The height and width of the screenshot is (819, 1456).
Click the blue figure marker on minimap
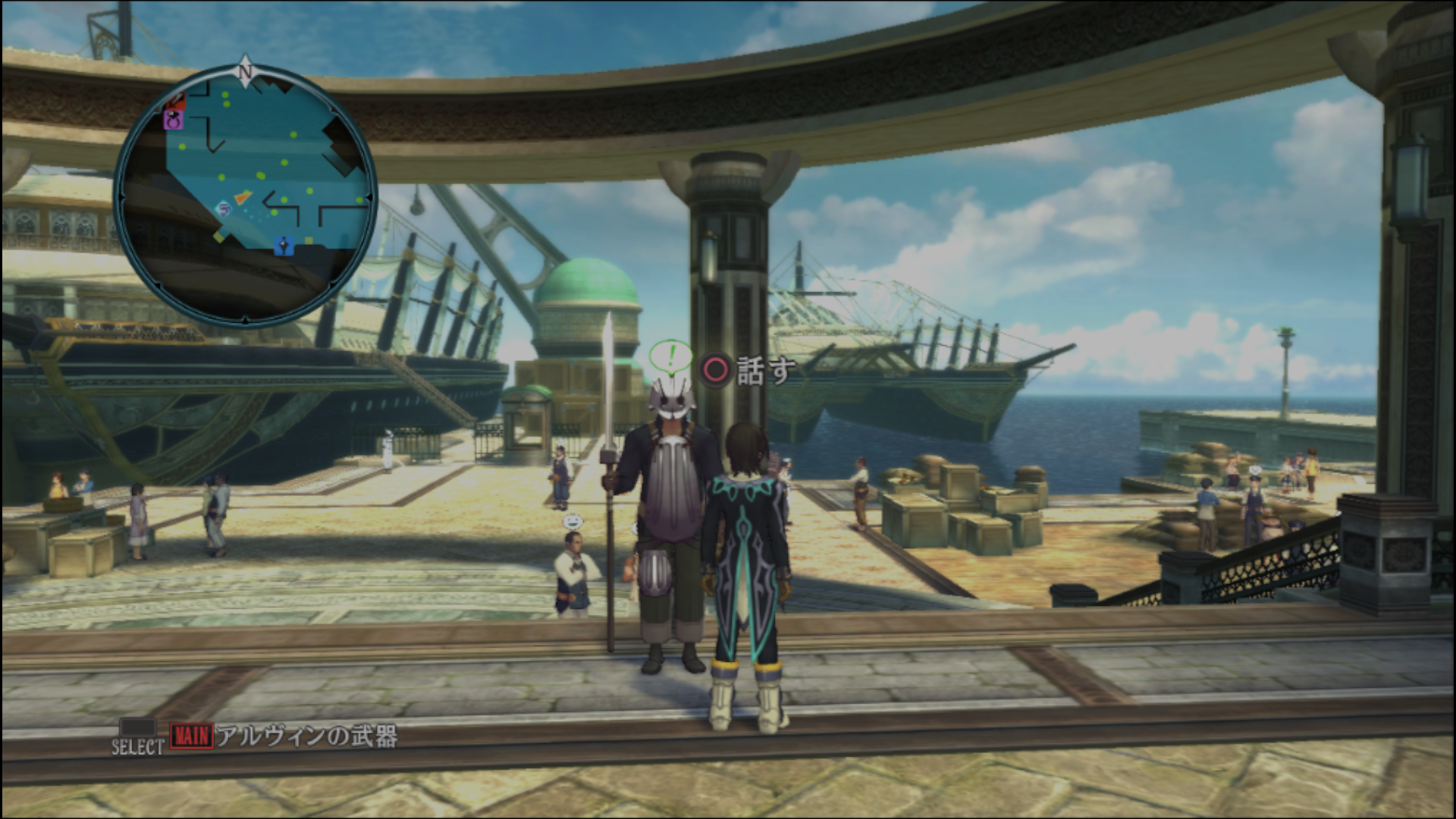(284, 245)
